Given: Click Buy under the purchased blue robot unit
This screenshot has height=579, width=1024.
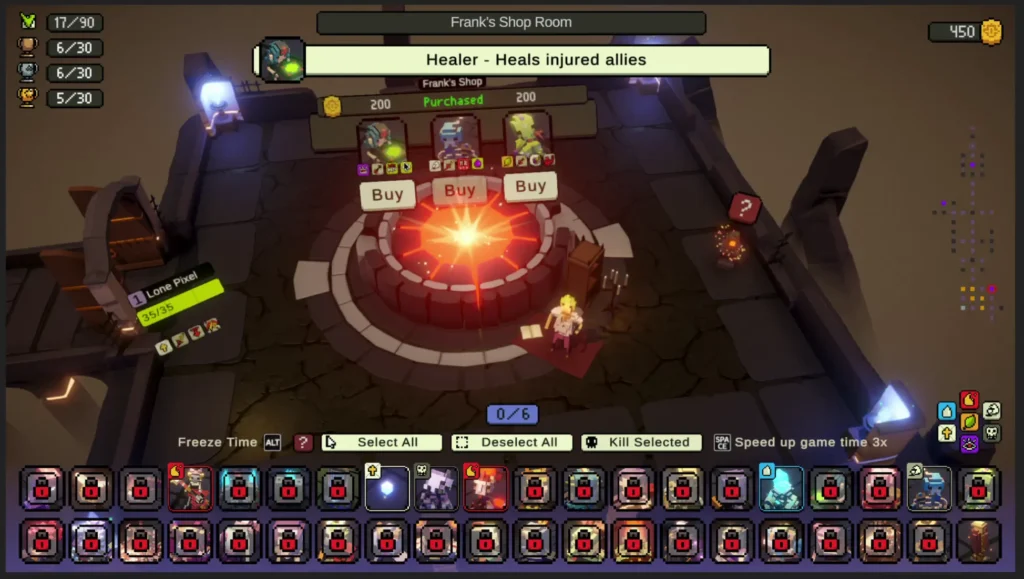Looking at the screenshot, I should tap(459, 190).
